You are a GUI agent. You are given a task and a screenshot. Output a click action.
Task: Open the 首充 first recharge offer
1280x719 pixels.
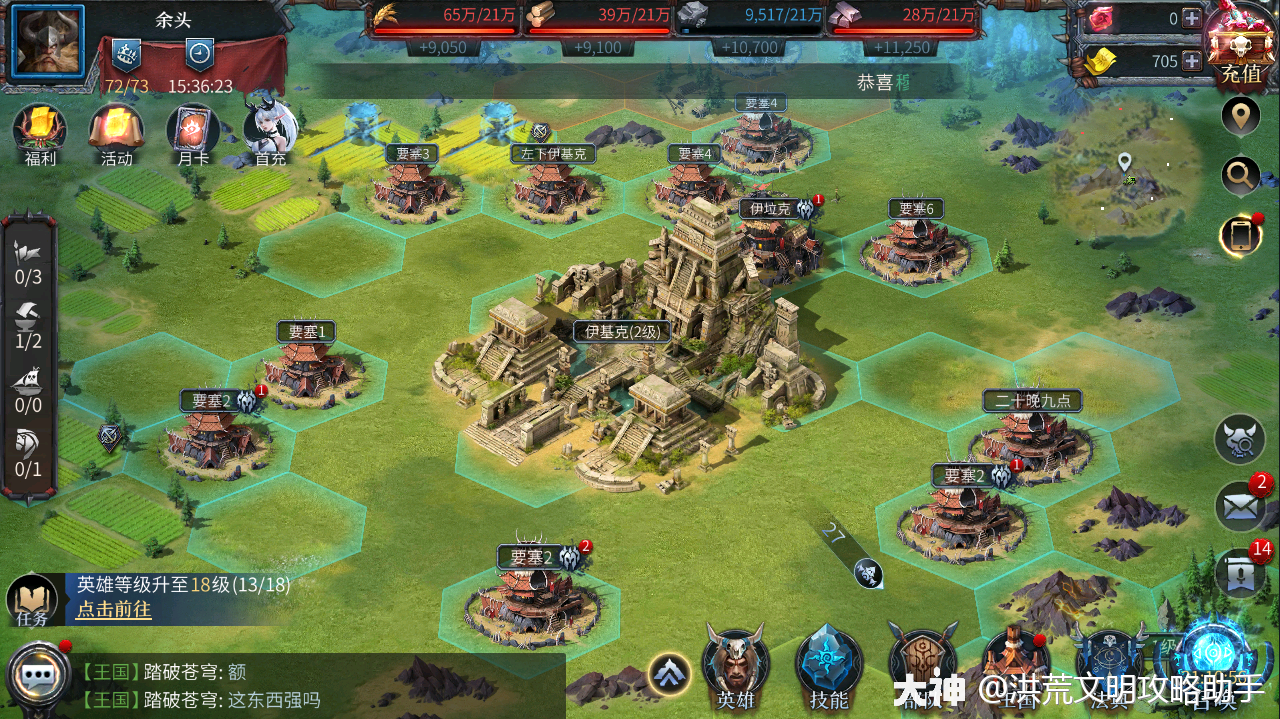[x=270, y=132]
